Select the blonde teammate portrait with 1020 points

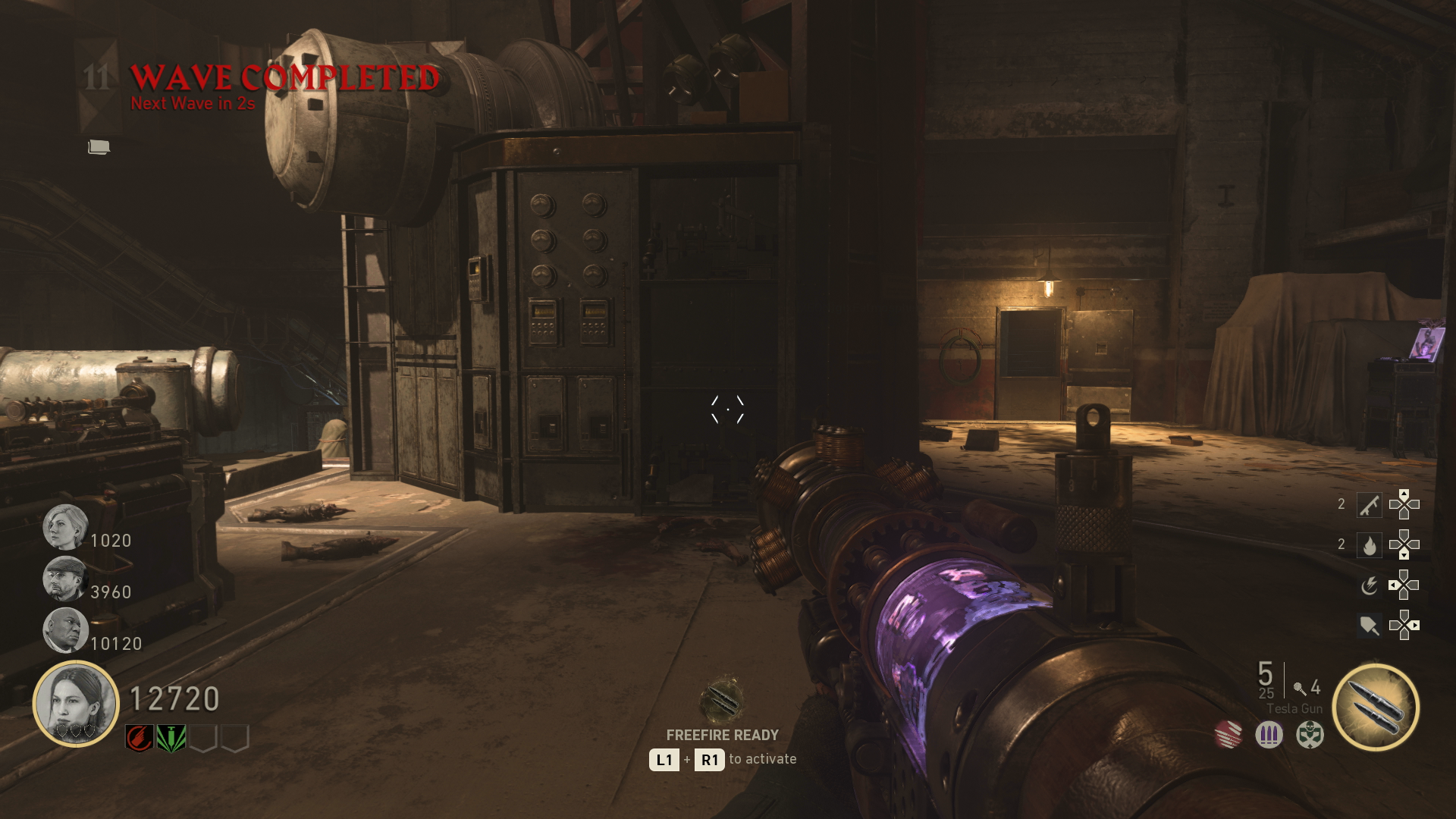65,527
